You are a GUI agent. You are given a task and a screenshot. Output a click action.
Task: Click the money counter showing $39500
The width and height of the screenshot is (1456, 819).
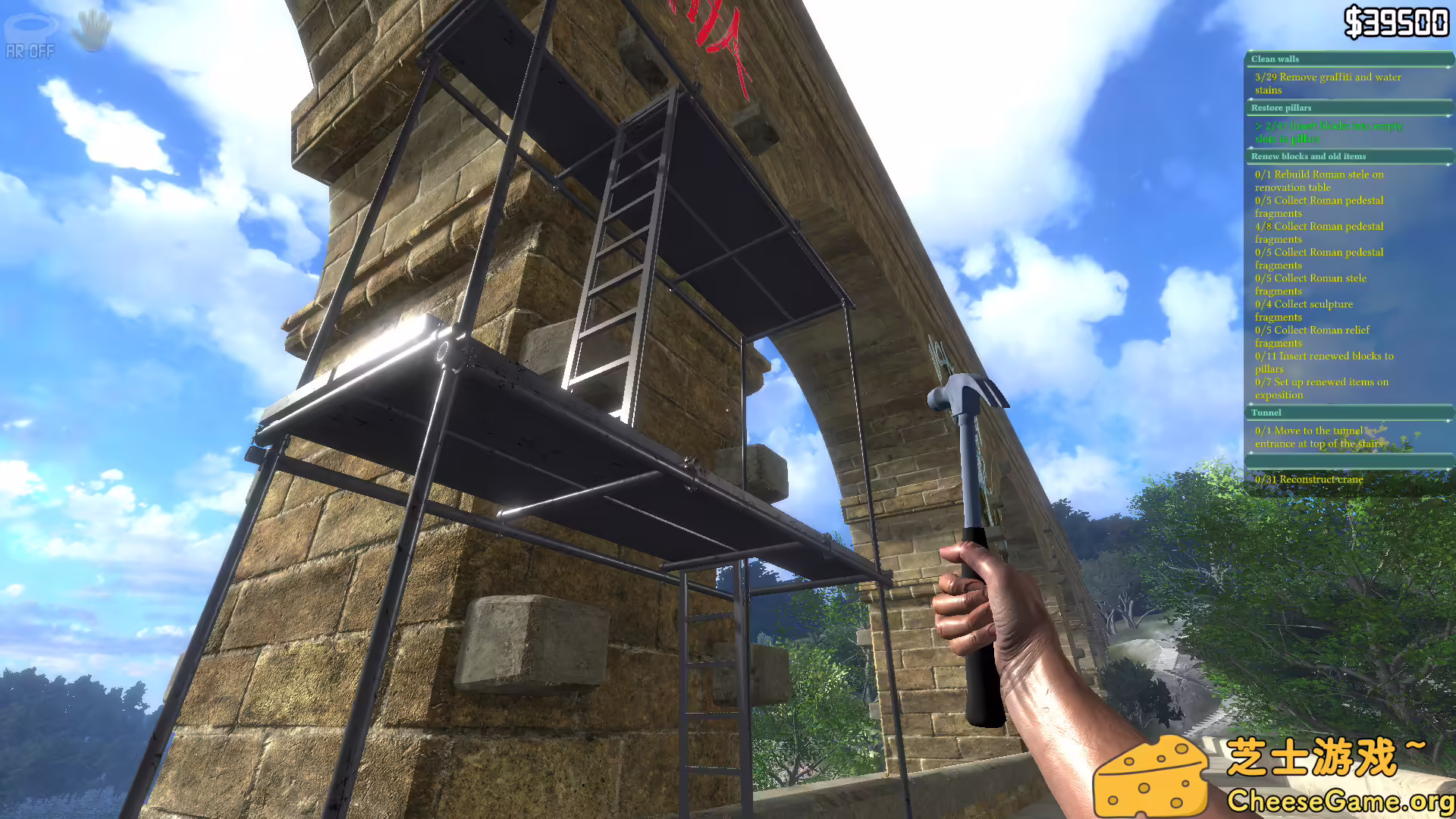[1398, 22]
